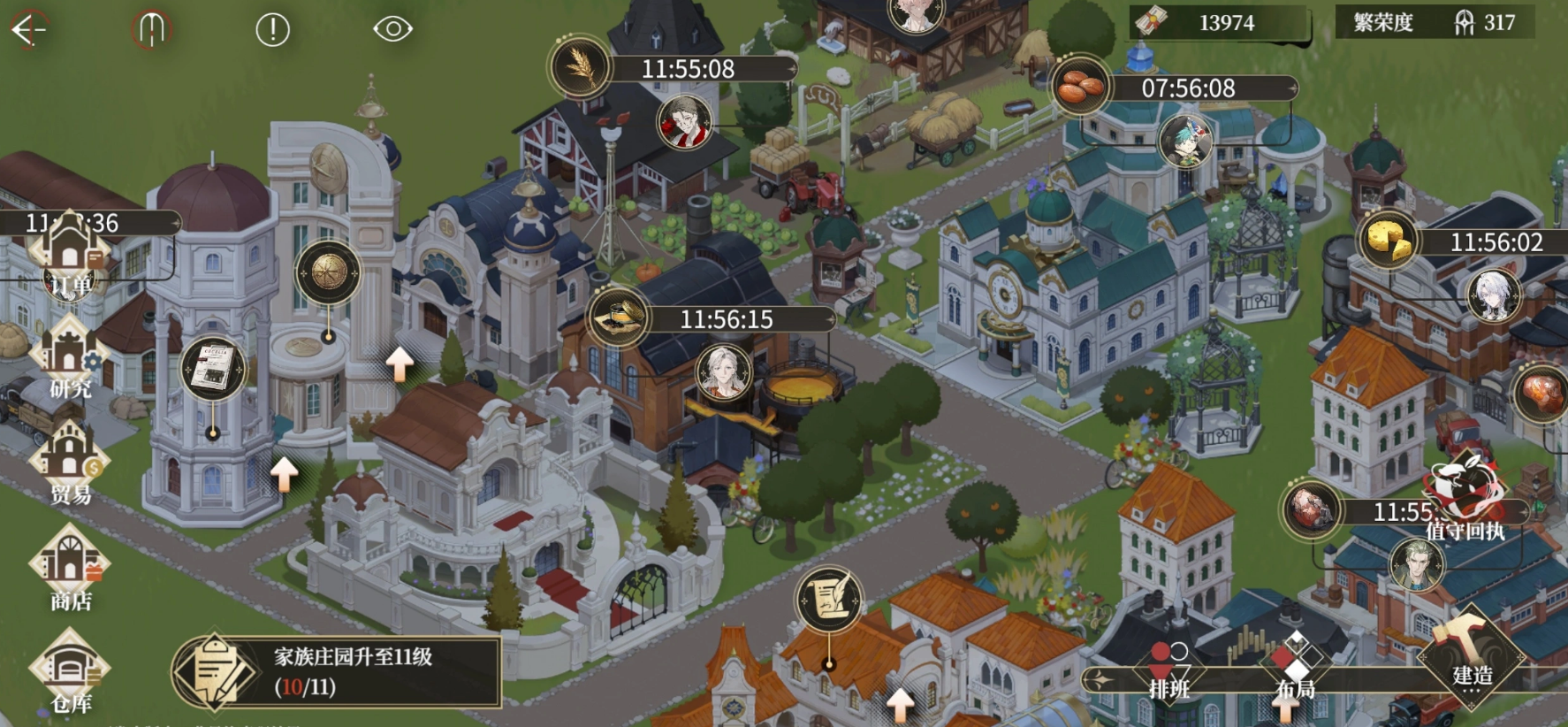Open the 仓库 warehouse menu
The image size is (1568, 727).
point(70,674)
